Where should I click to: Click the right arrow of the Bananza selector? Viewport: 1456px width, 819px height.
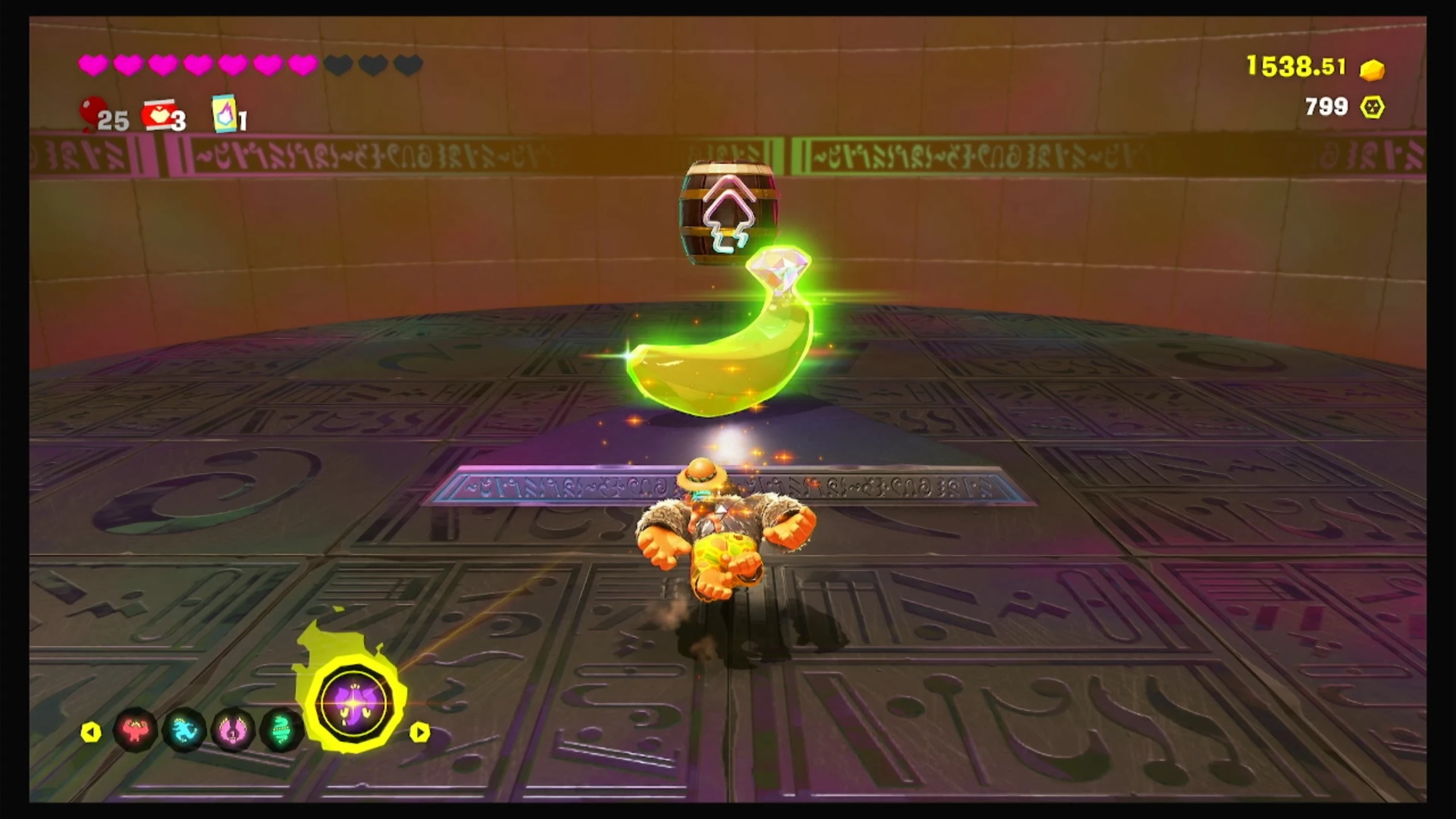(x=420, y=732)
